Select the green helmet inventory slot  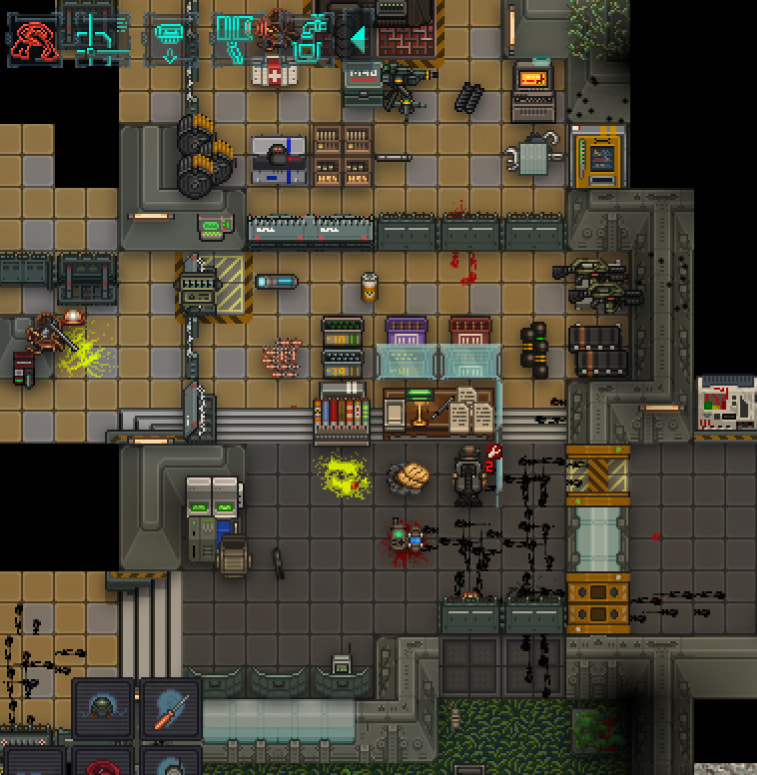pyautogui.click(x=102, y=709)
